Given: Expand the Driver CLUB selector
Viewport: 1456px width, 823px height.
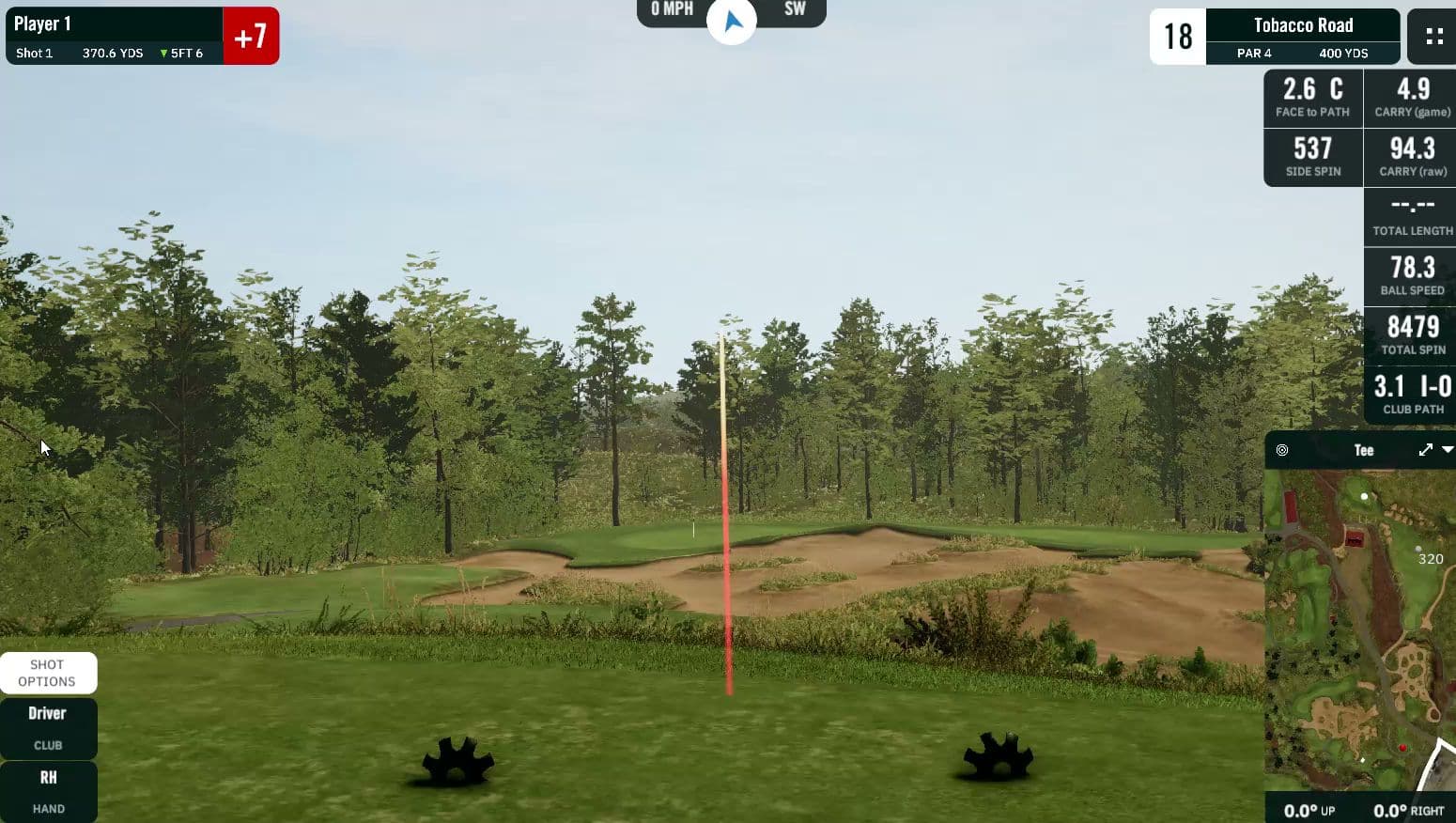Looking at the screenshot, I should point(49,727).
